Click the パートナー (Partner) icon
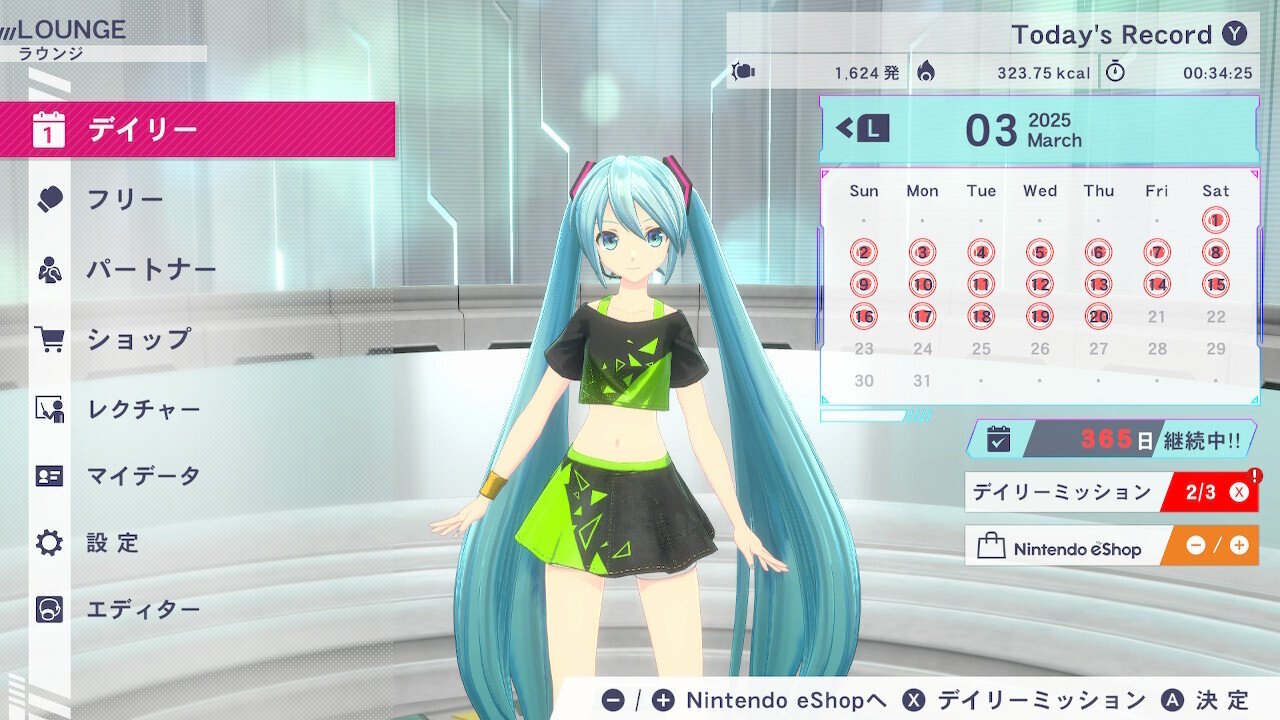Viewport: 1280px width, 720px height. (48, 268)
